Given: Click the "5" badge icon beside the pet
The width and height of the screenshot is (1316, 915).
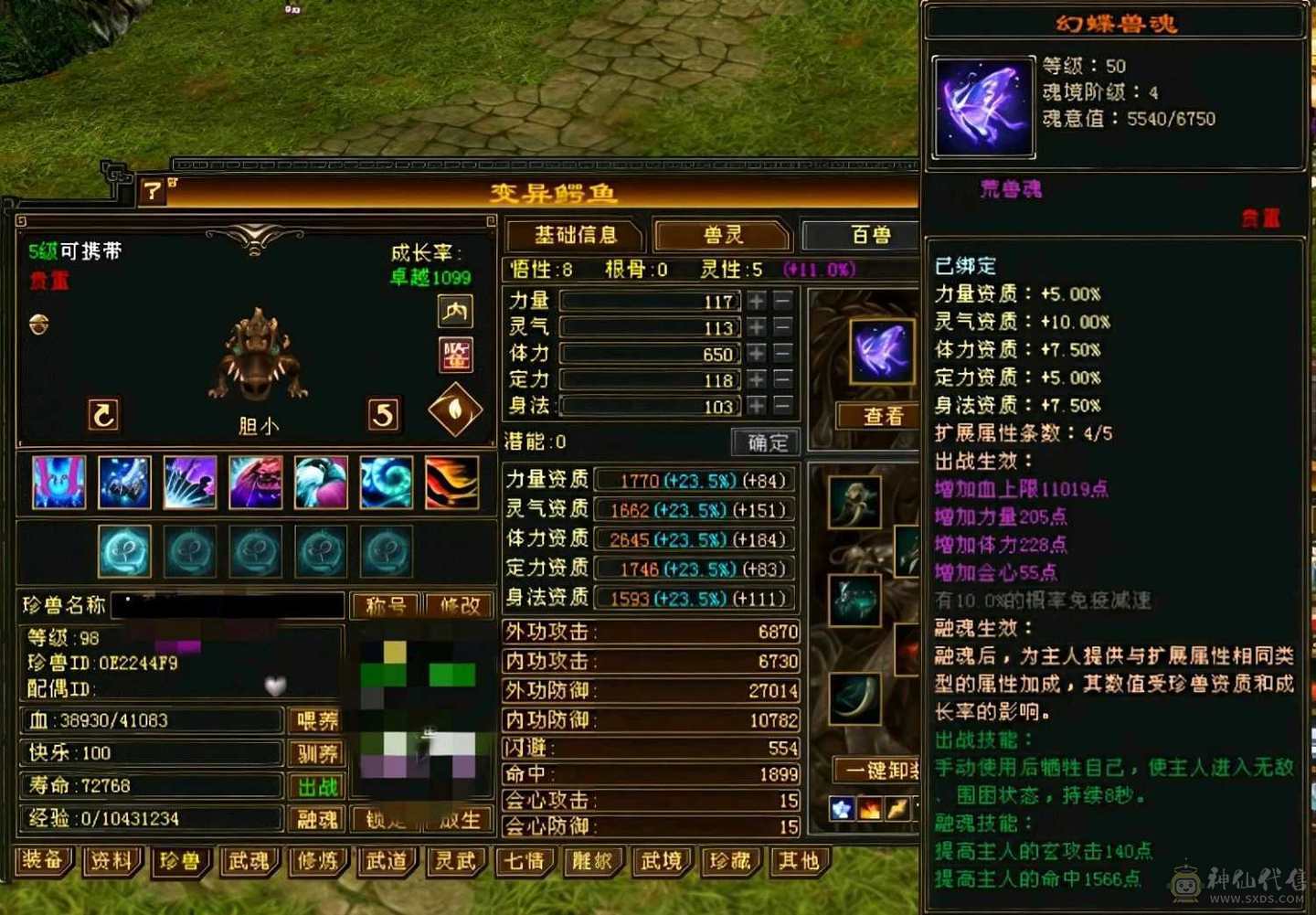Looking at the screenshot, I should 383,415.
